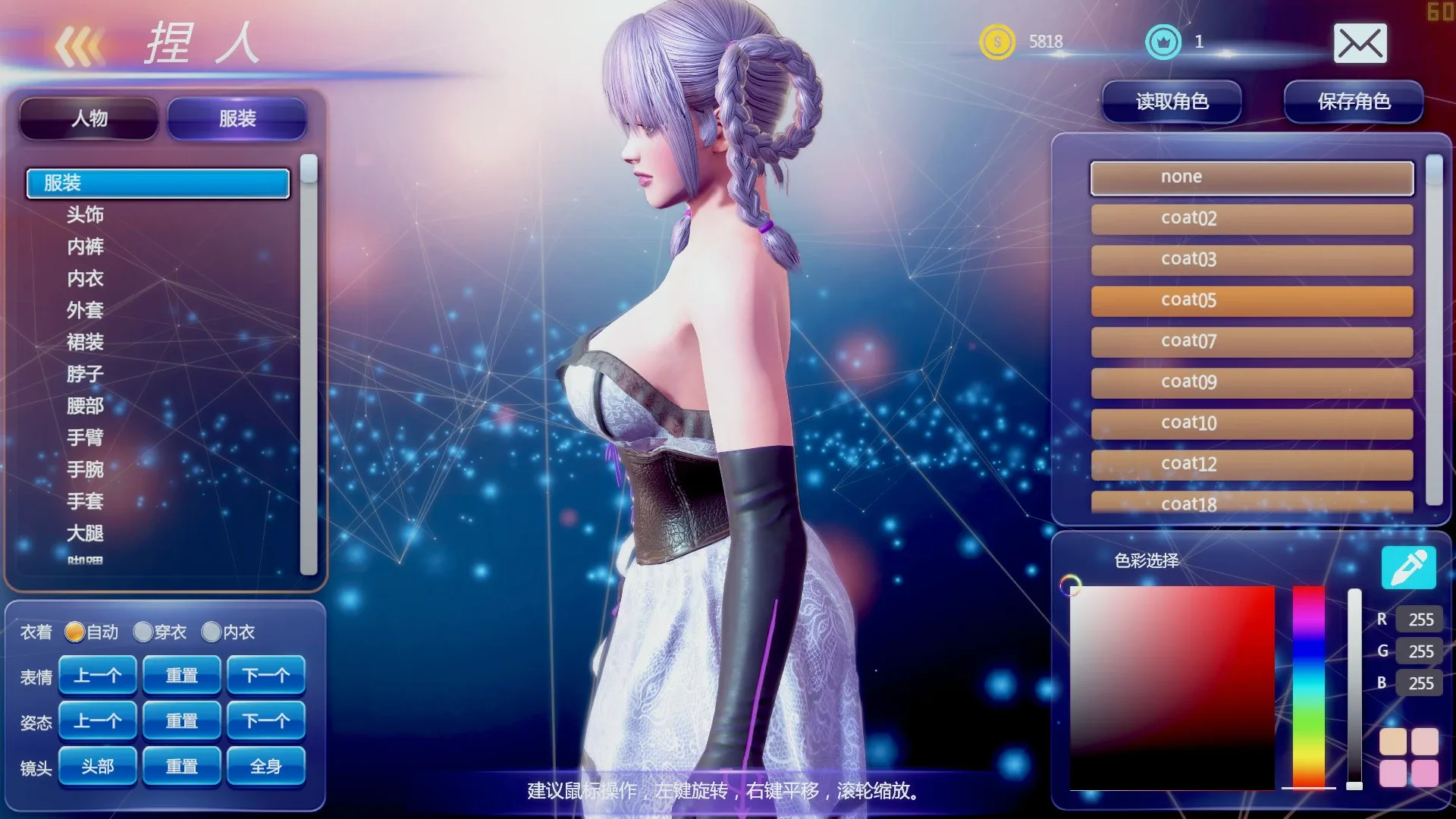Switch to the 人物 tab
Screen dimensions: 1456x819
[88, 118]
